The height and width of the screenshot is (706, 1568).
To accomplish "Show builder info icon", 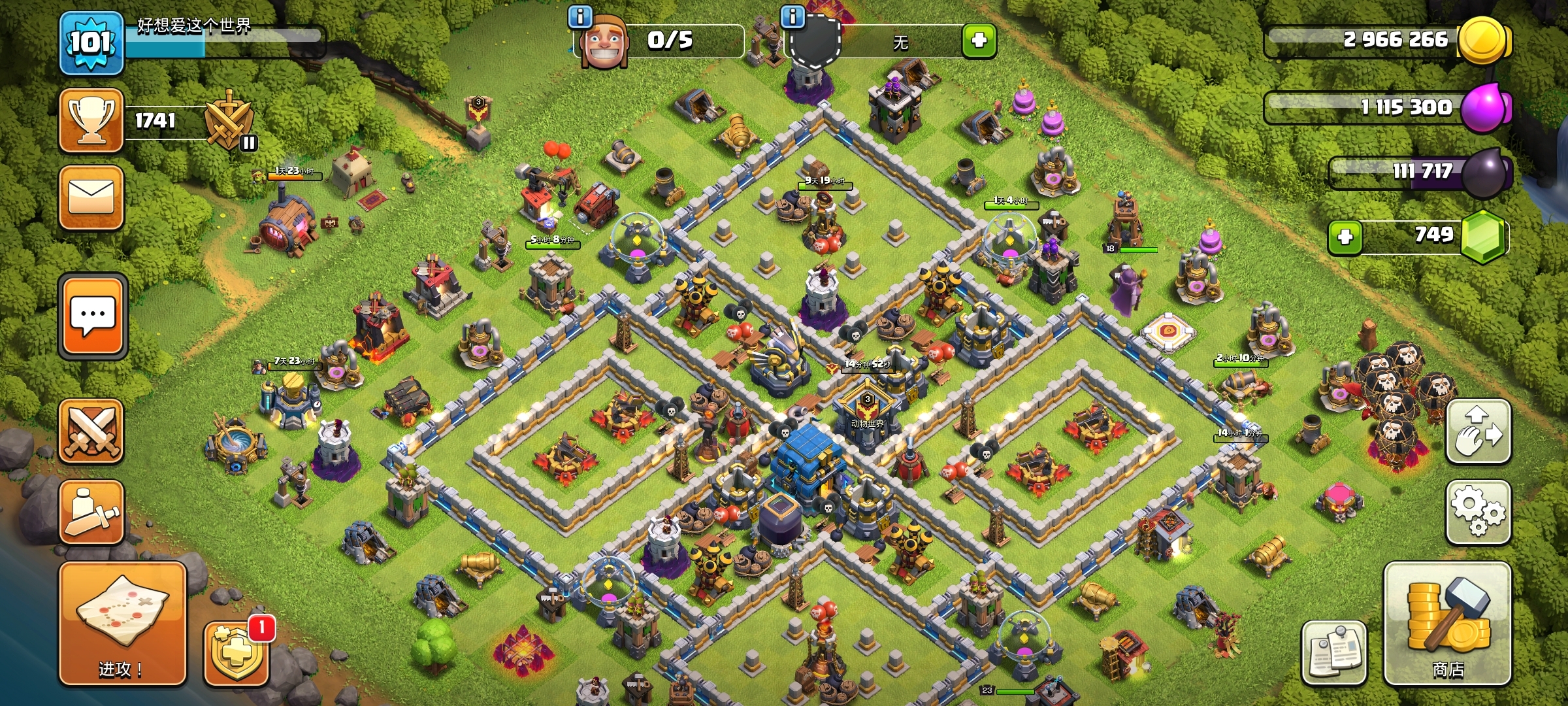I will click(580, 16).
